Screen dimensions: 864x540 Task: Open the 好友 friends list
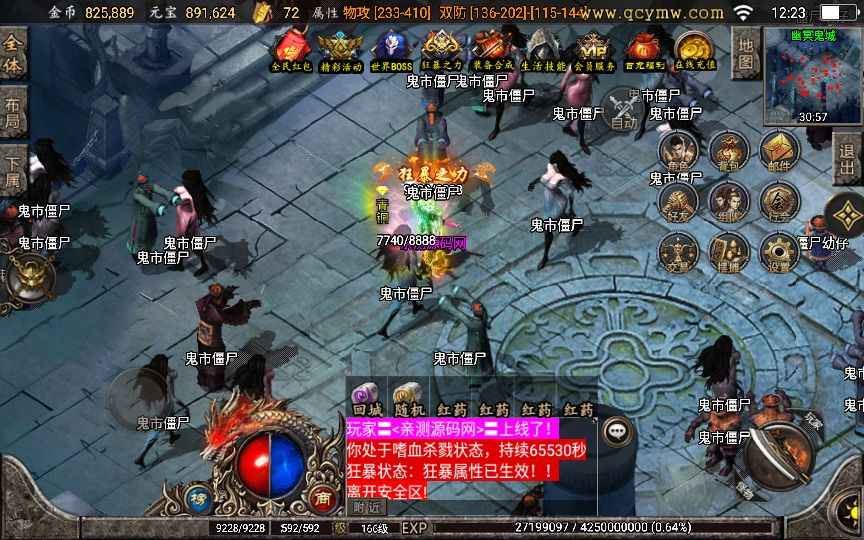click(679, 203)
